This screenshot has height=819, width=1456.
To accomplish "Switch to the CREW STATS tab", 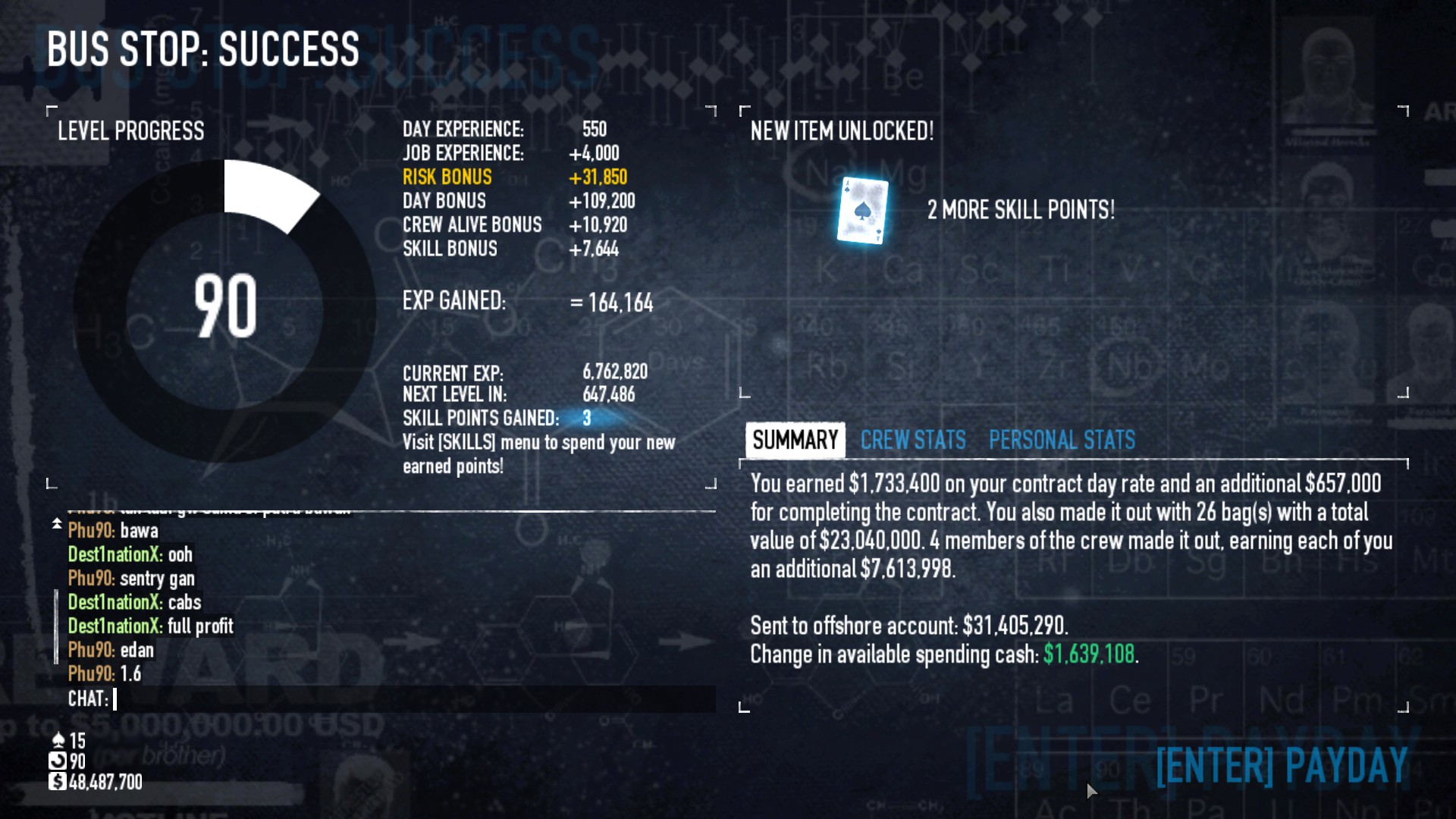I will (x=912, y=441).
